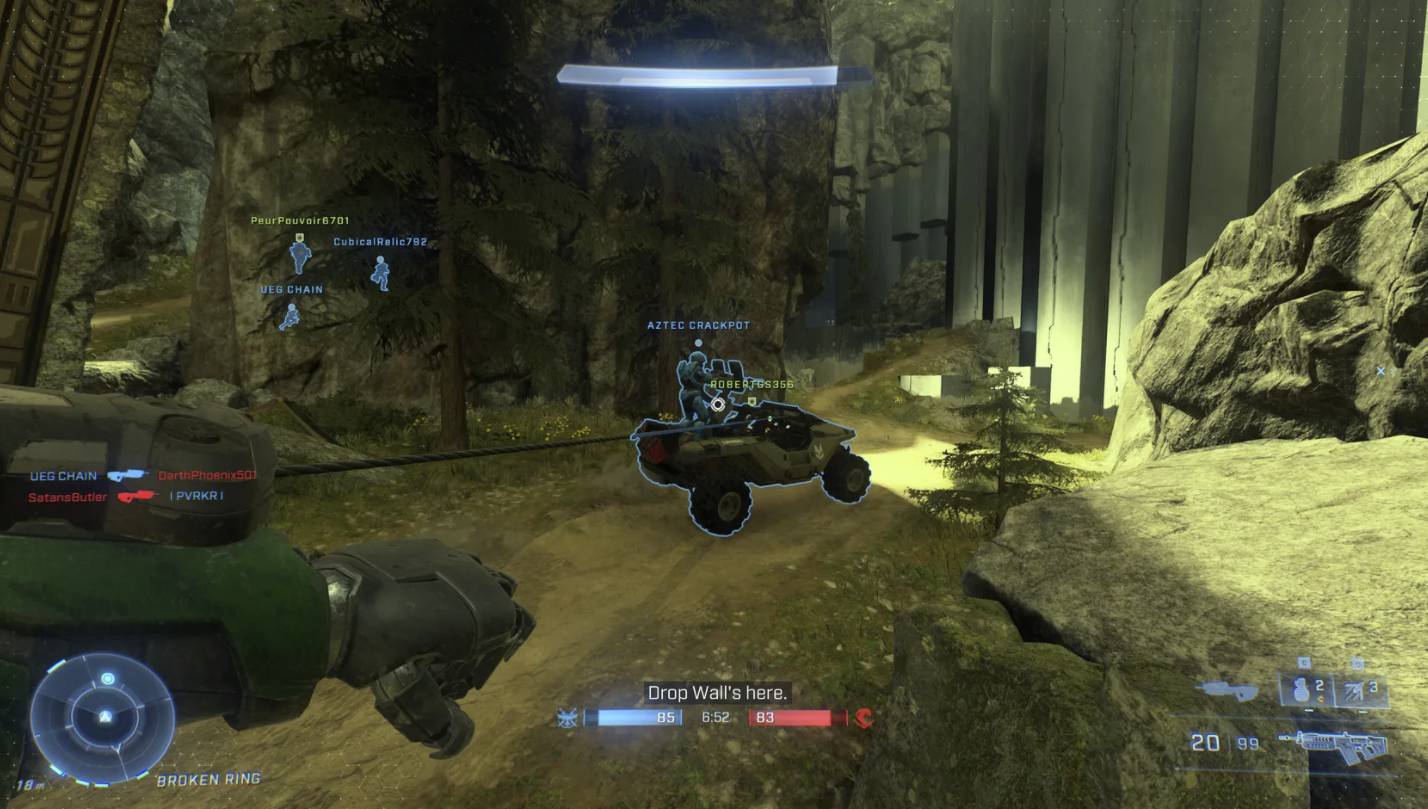1428x809 pixels.
Task: Click the AZTEC CRACKPOT name tag
Action: pyautogui.click(x=698, y=326)
